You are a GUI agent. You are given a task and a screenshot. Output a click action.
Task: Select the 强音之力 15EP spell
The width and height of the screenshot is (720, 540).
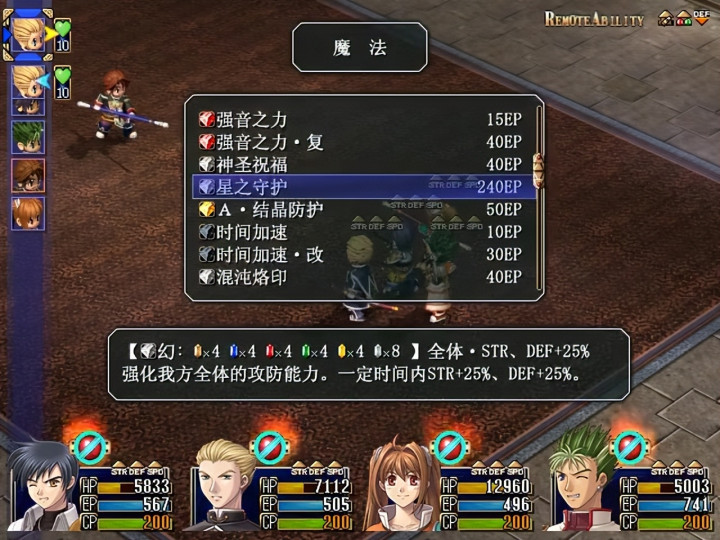click(360, 119)
